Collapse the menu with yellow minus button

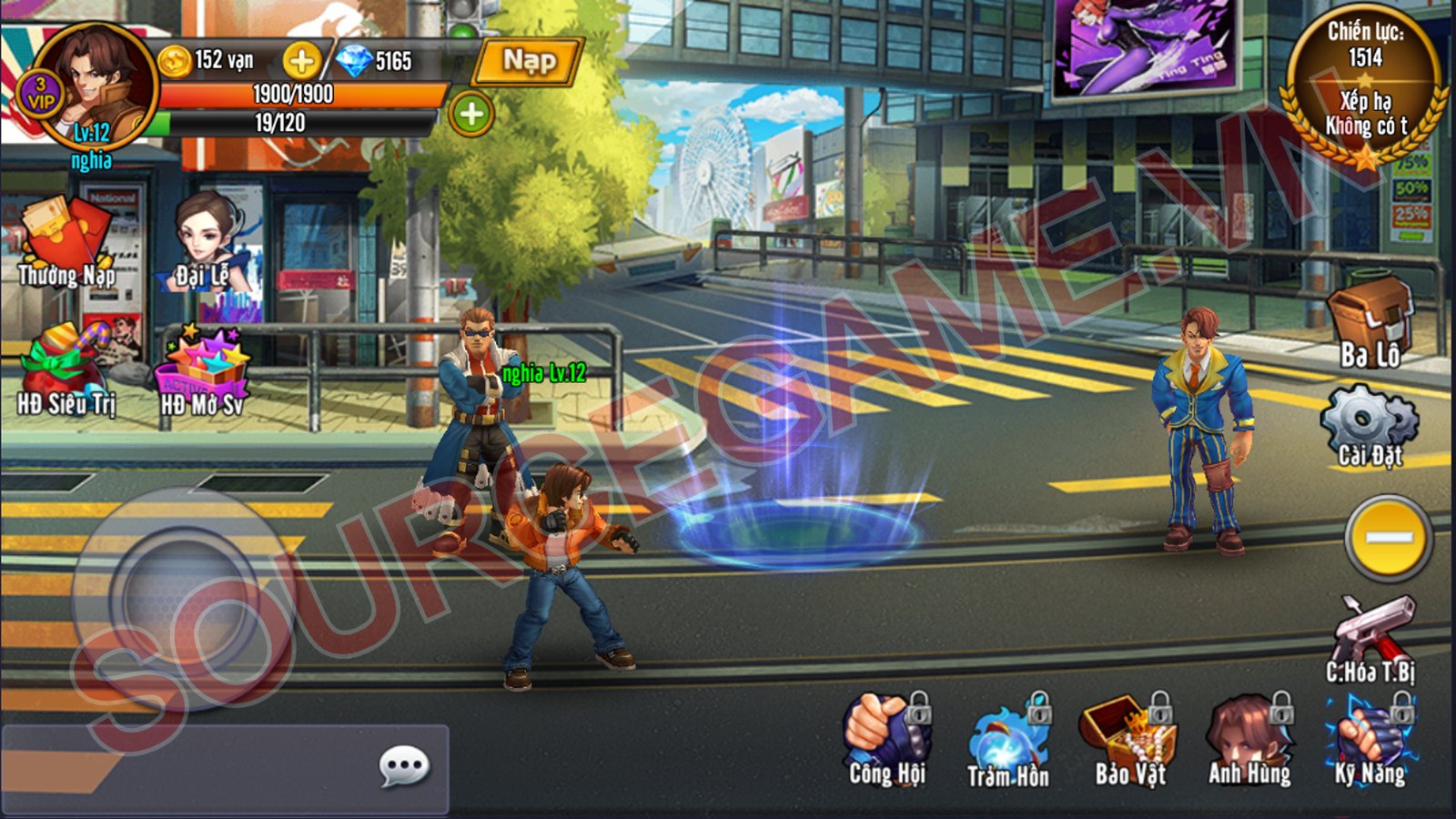click(x=1389, y=538)
